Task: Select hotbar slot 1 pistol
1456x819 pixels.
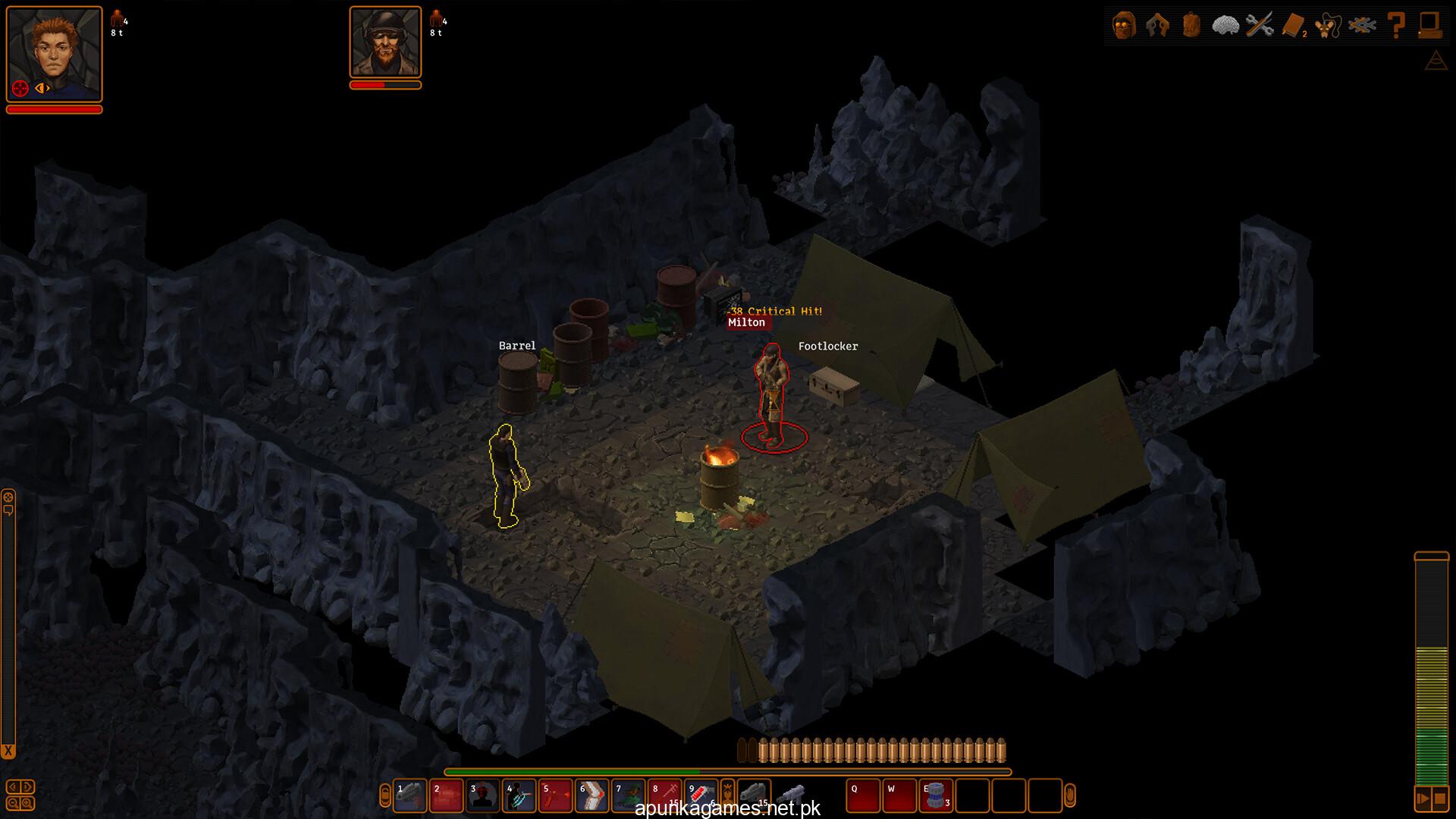Action: coord(409,796)
